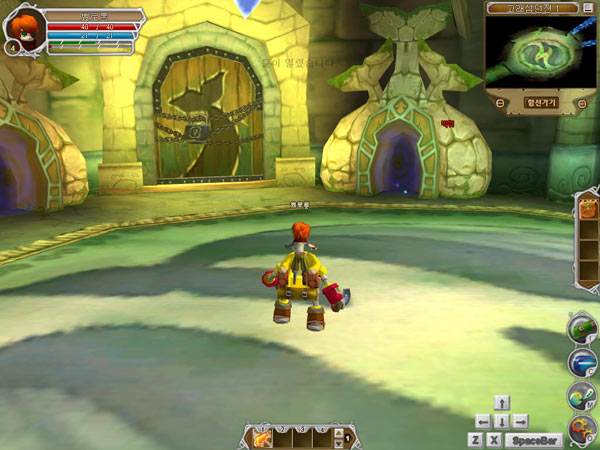Open the green creature menu icon

pos(583,396)
